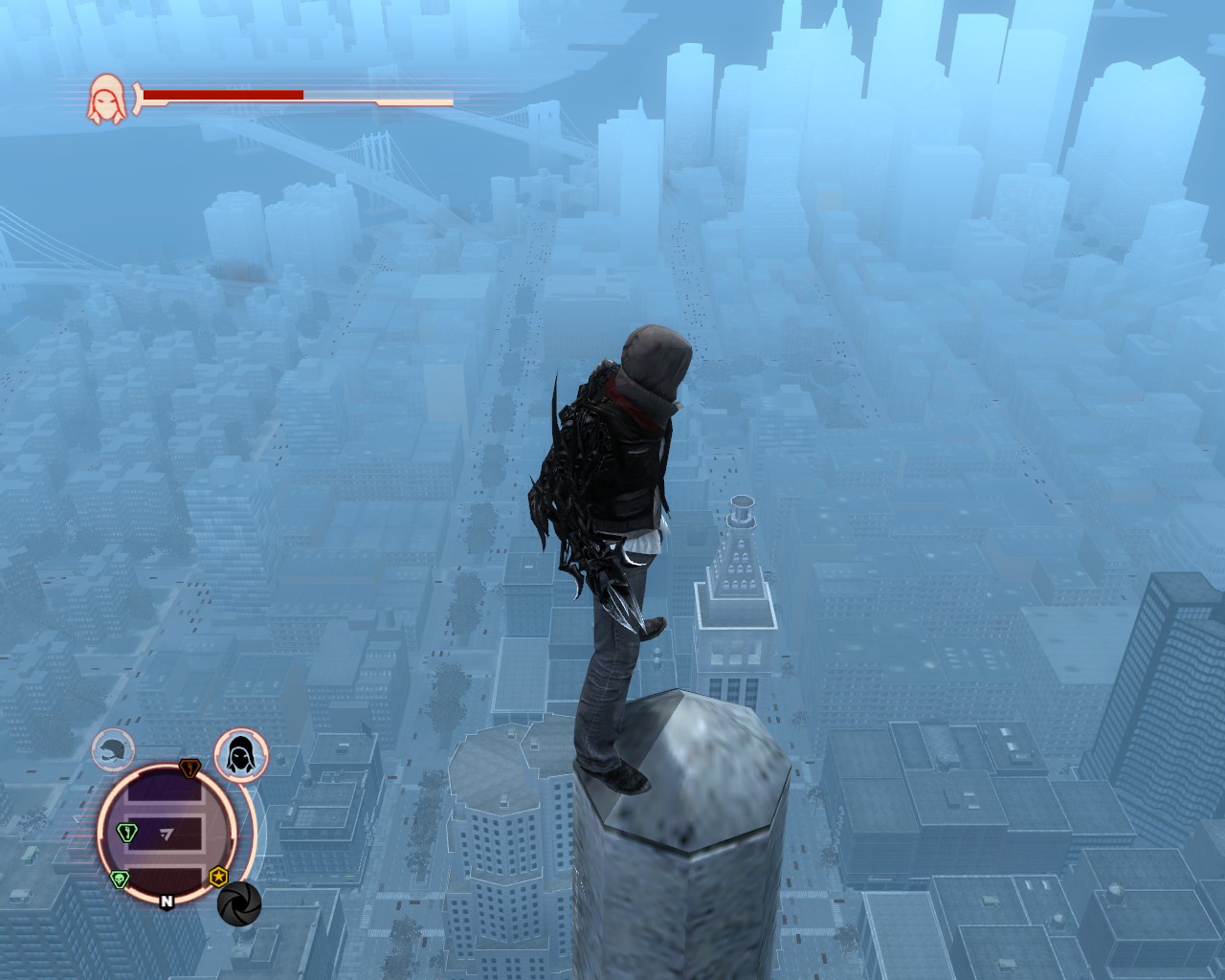
Task: Click the green skull marker on minimap
Action: tap(120, 880)
